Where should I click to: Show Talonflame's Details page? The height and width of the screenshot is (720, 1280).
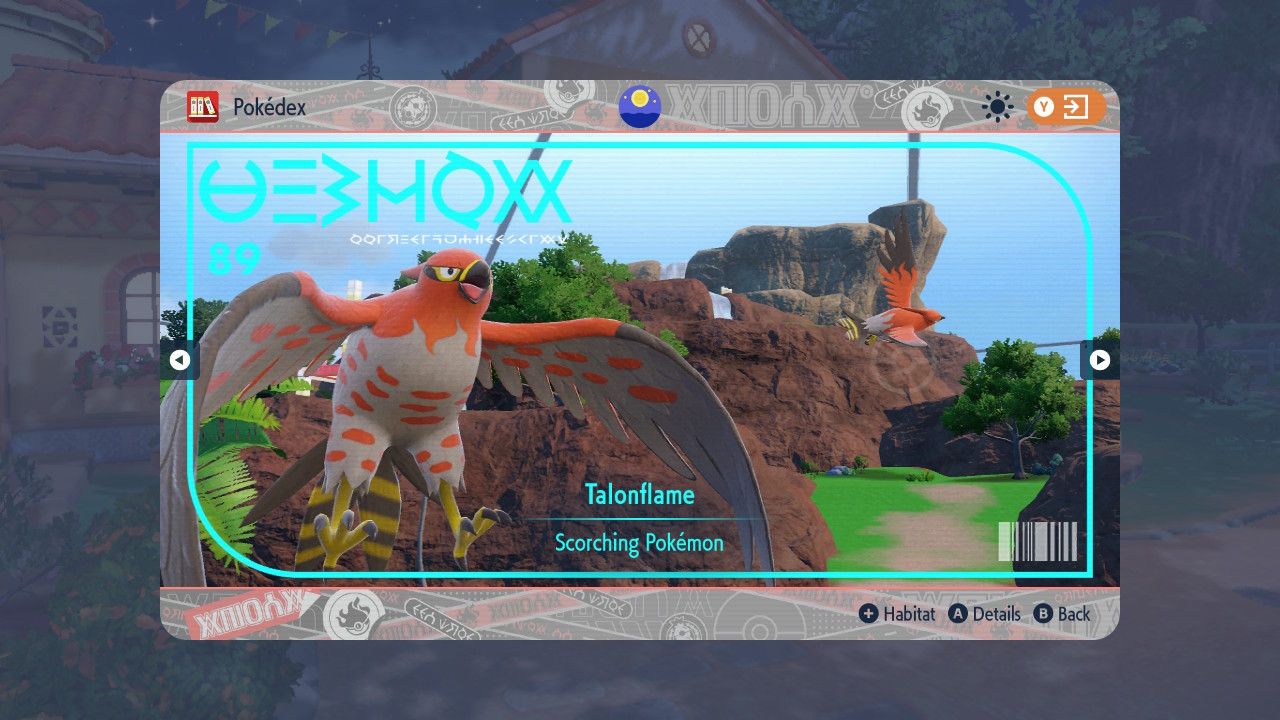pyautogui.click(x=985, y=614)
